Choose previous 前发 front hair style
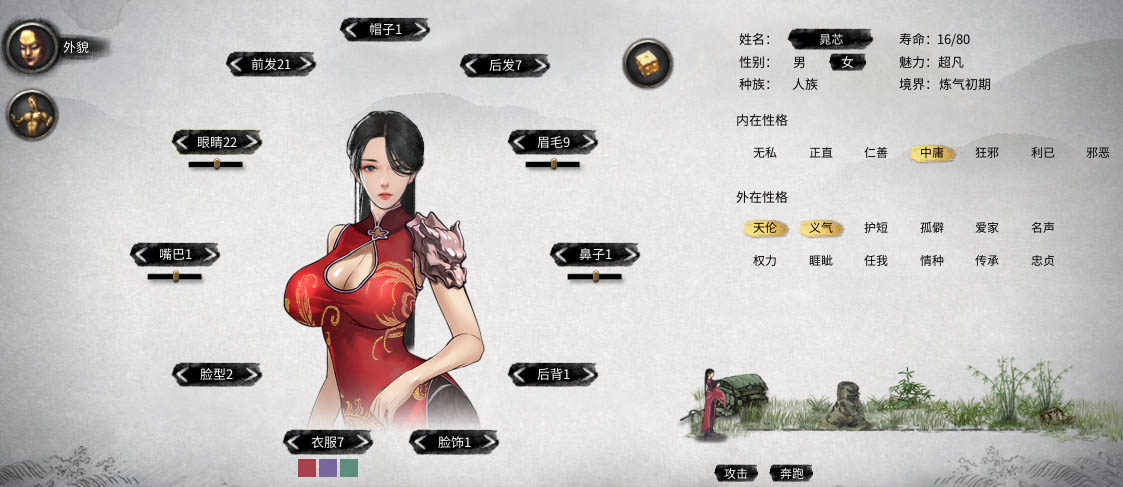The height and width of the screenshot is (487, 1123). 236,64
